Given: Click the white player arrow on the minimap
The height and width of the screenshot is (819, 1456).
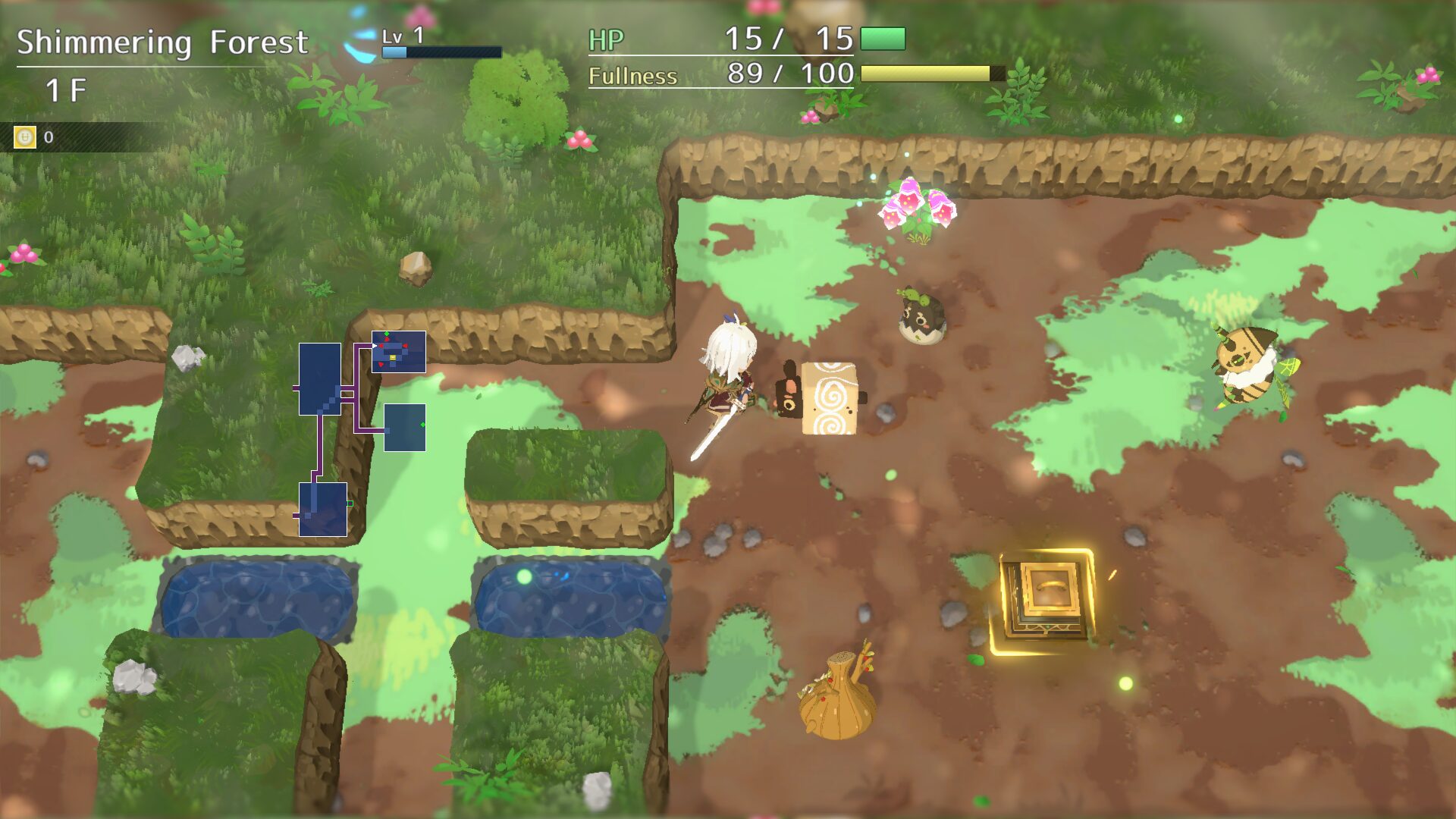Looking at the screenshot, I should click(x=375, y=346).
